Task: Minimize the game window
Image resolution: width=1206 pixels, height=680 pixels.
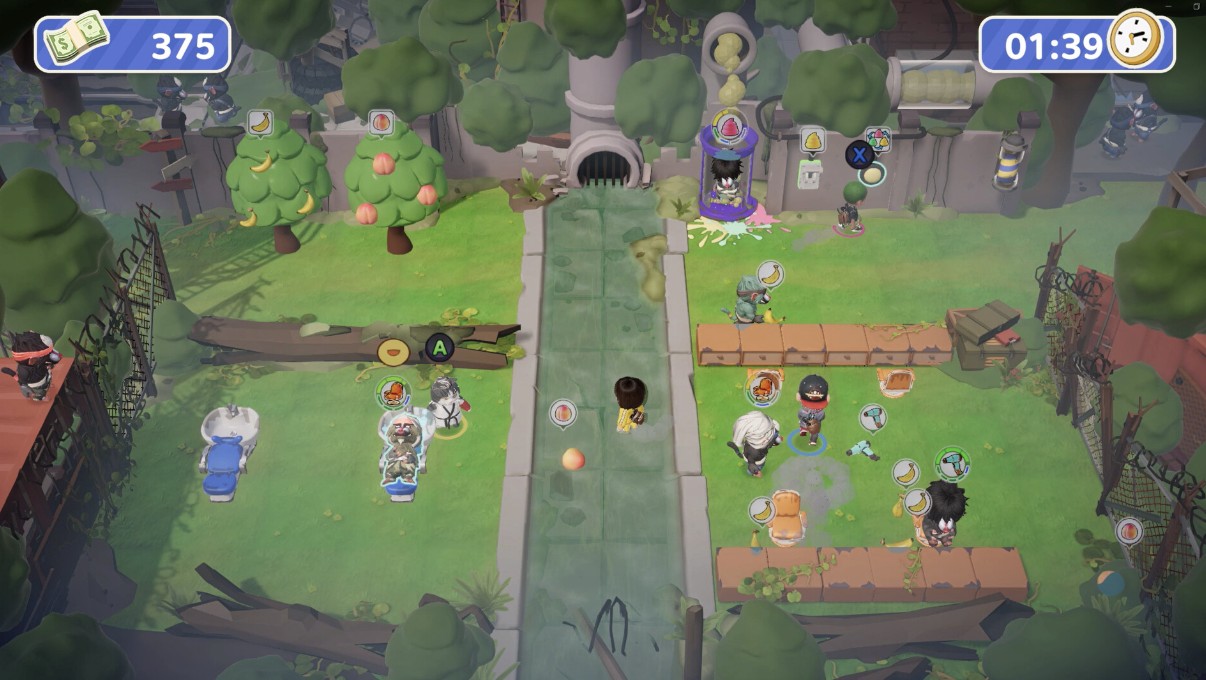Action: click(1168, 7)
